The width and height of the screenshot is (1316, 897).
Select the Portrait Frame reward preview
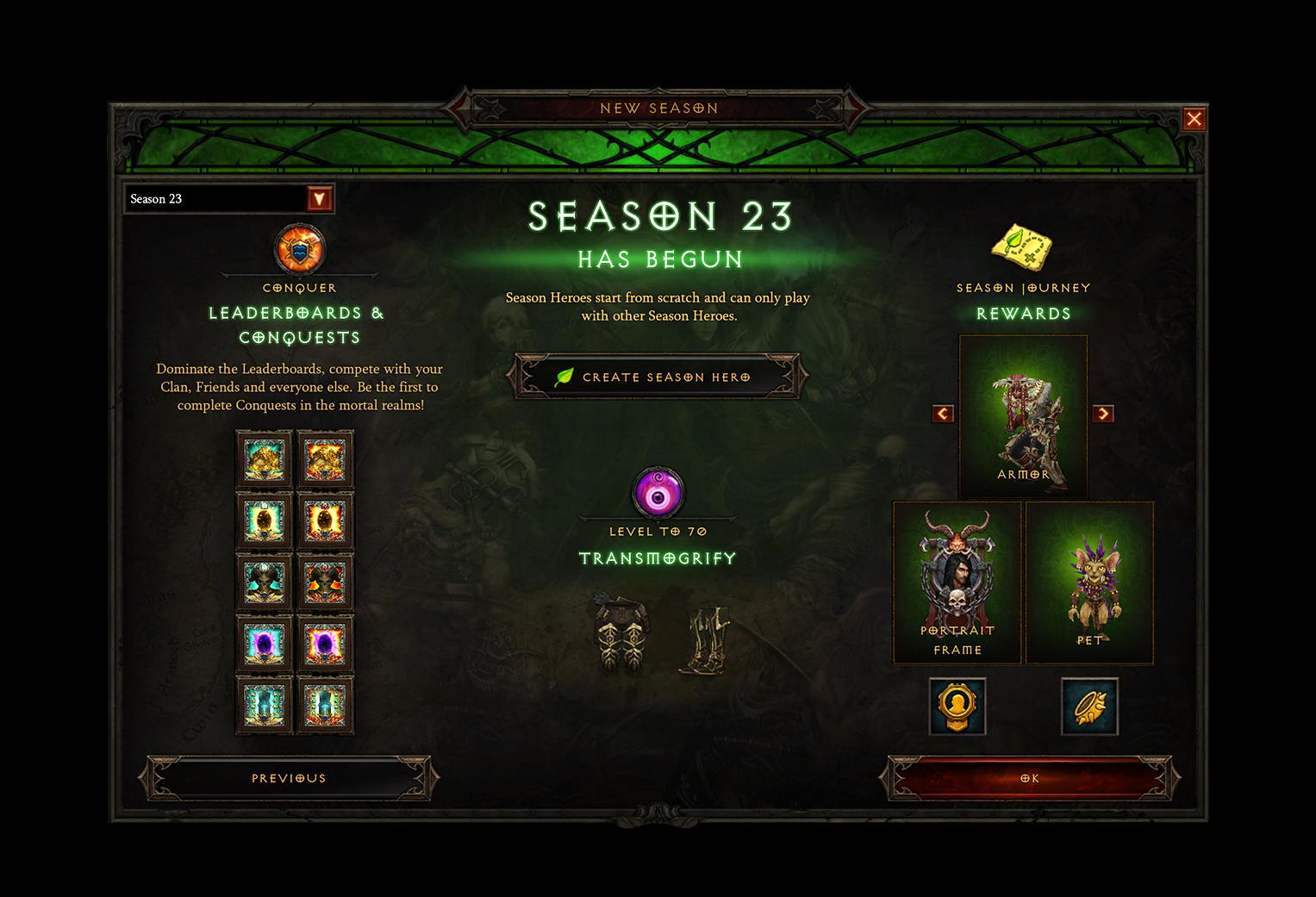[957, 582]
